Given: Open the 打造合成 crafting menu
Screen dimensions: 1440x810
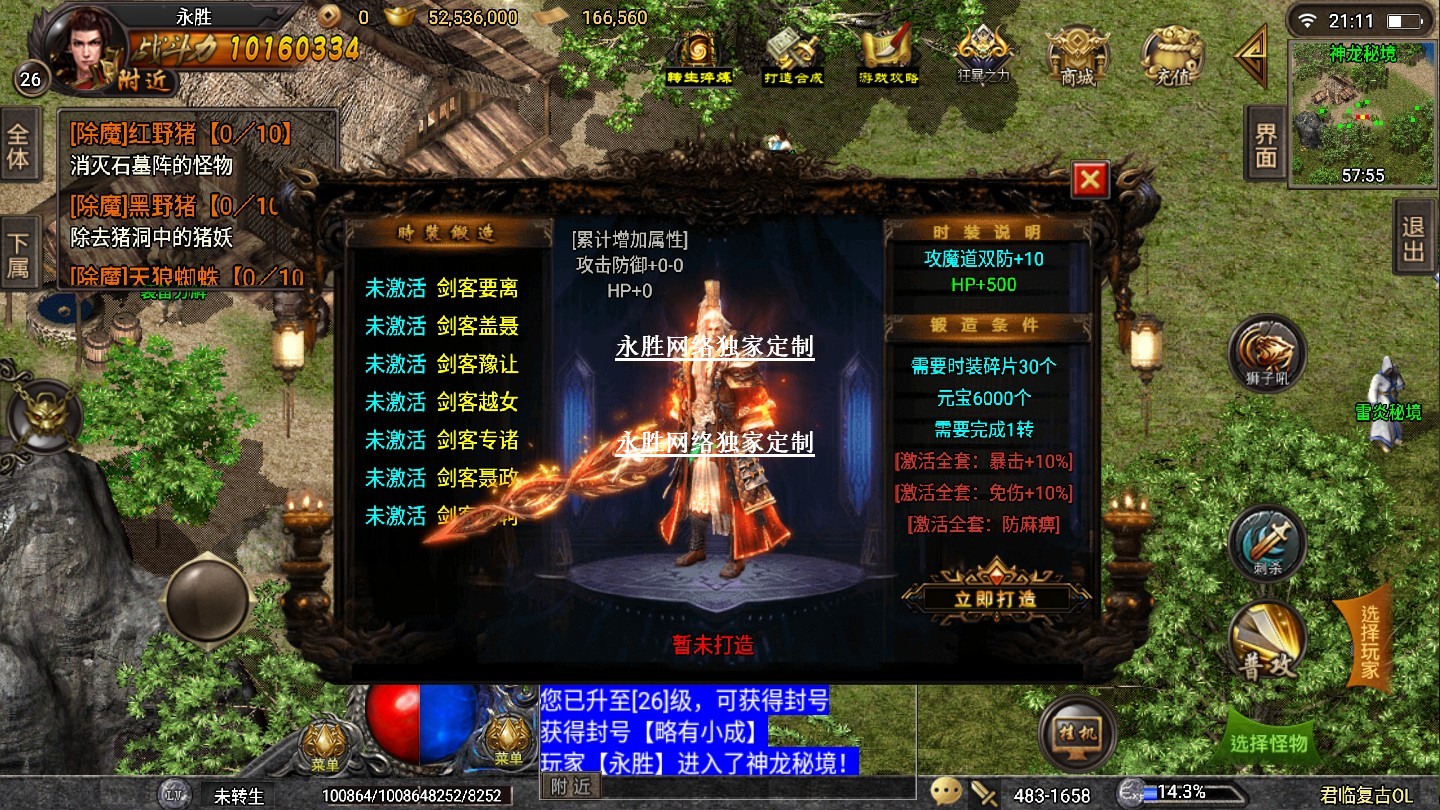Looking at the screenshot, I should click(x=792, y=56).
